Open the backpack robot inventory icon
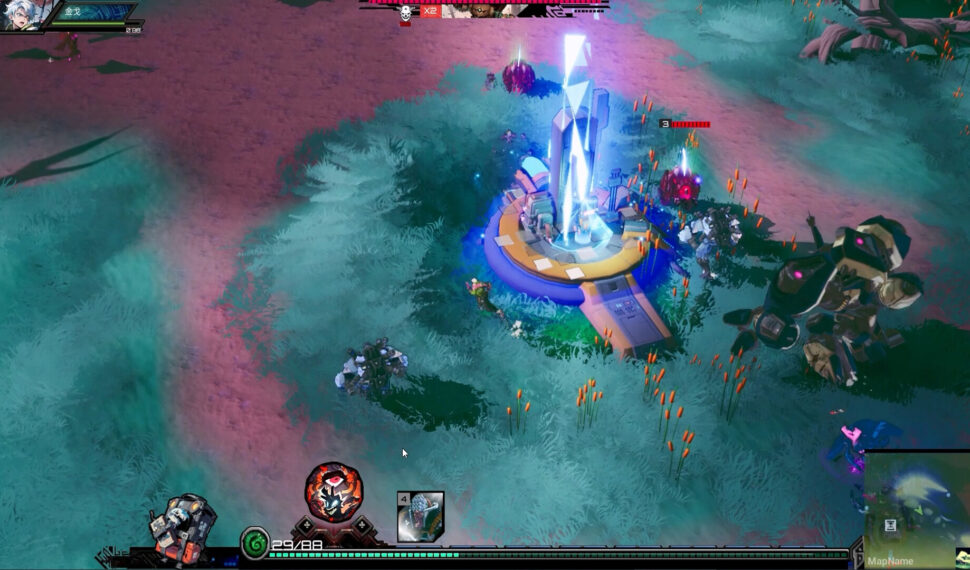This screenshot has height=570, width=970. coord(182,525)
